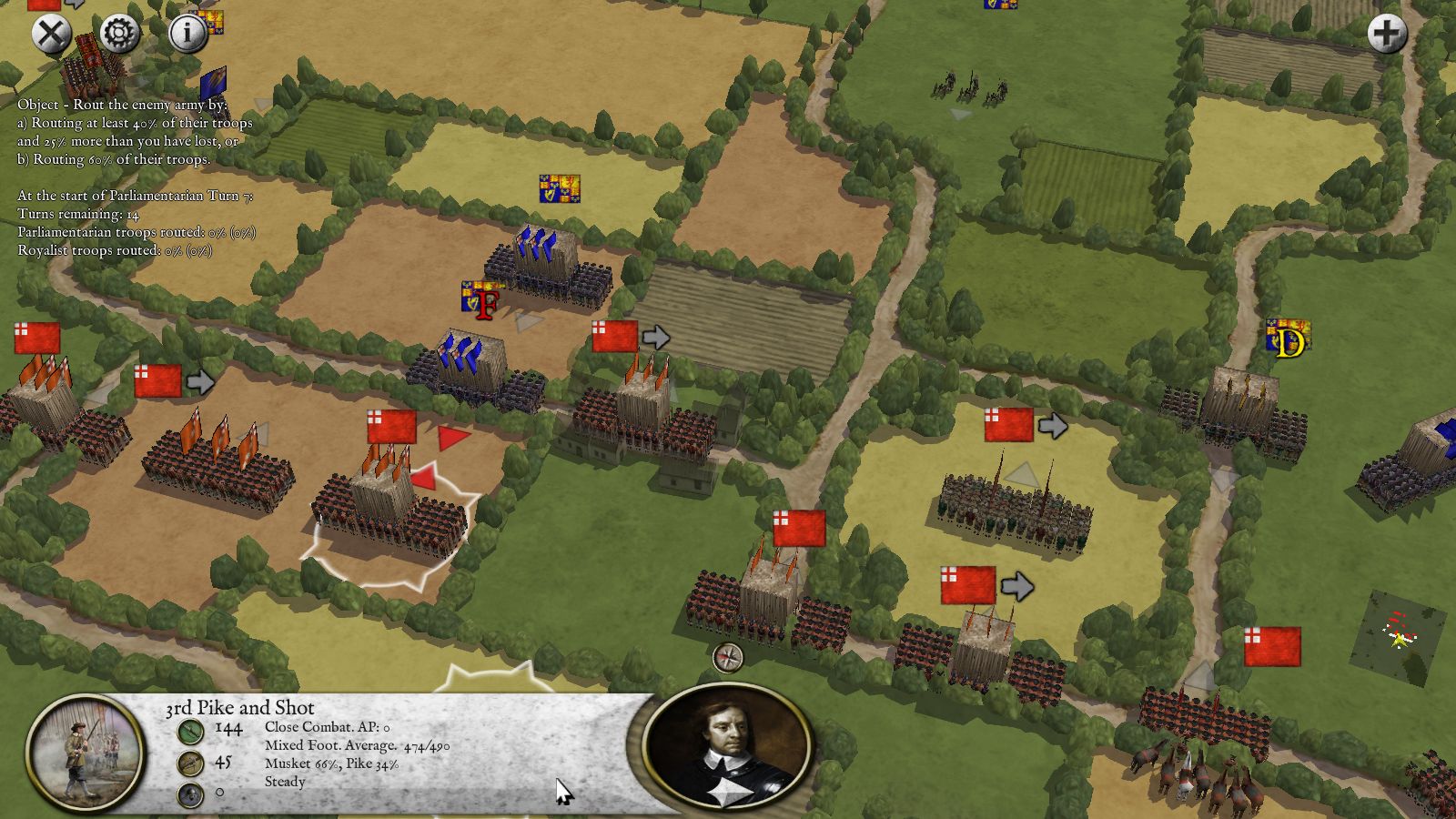Click the white arrow below the general portrait
1456x819 pixels.
pyautogui.click(x=730, y=794)
